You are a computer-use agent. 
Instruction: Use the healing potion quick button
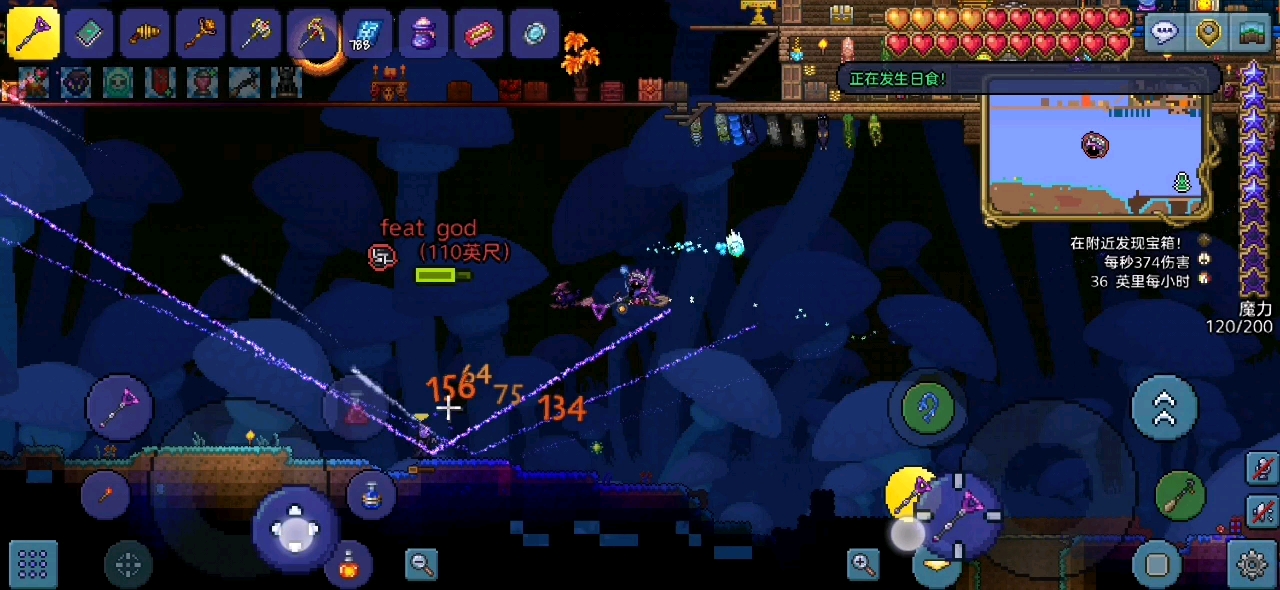349,565
